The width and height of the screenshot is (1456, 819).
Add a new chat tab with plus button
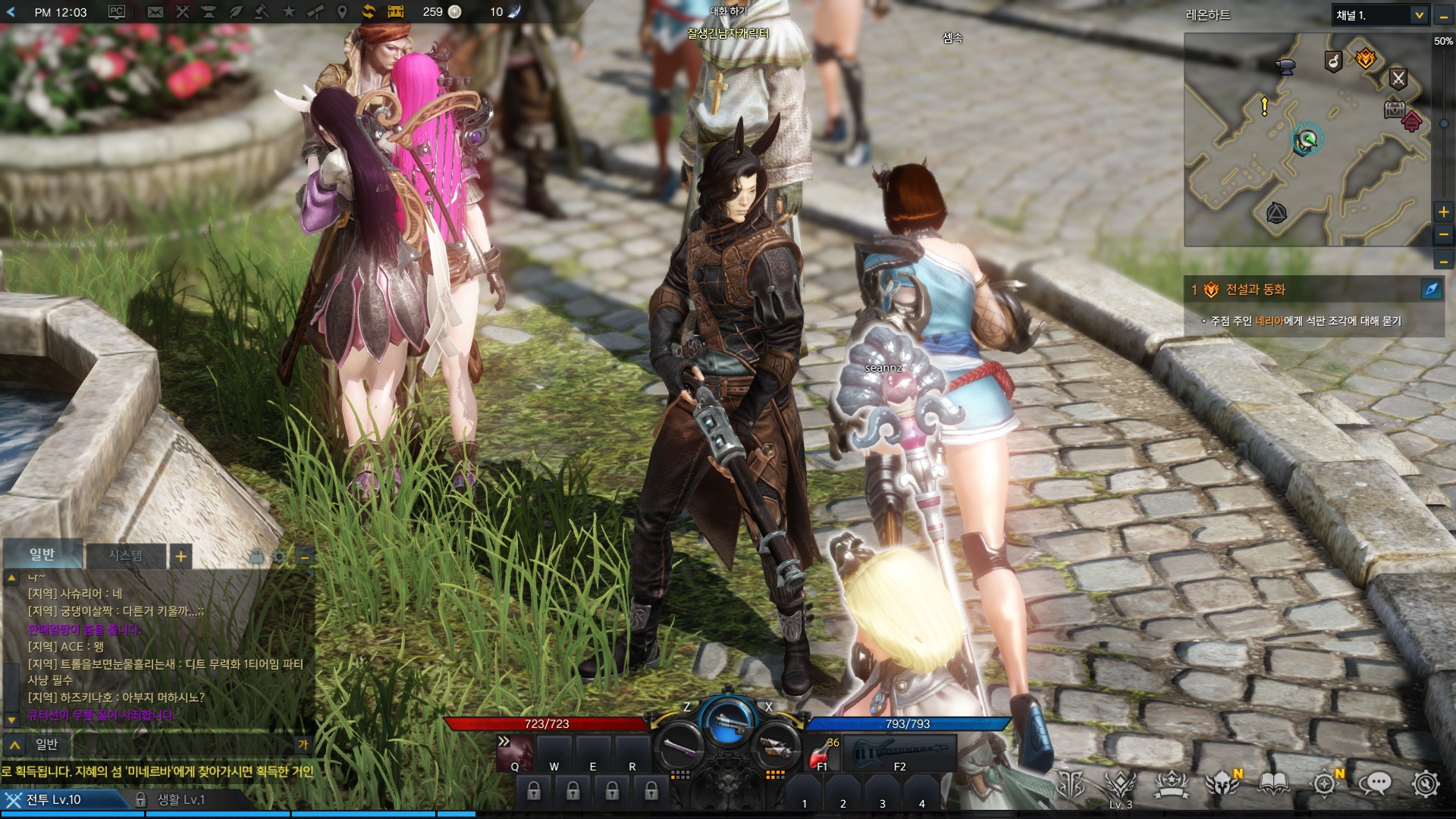click(x=180, y=557)
